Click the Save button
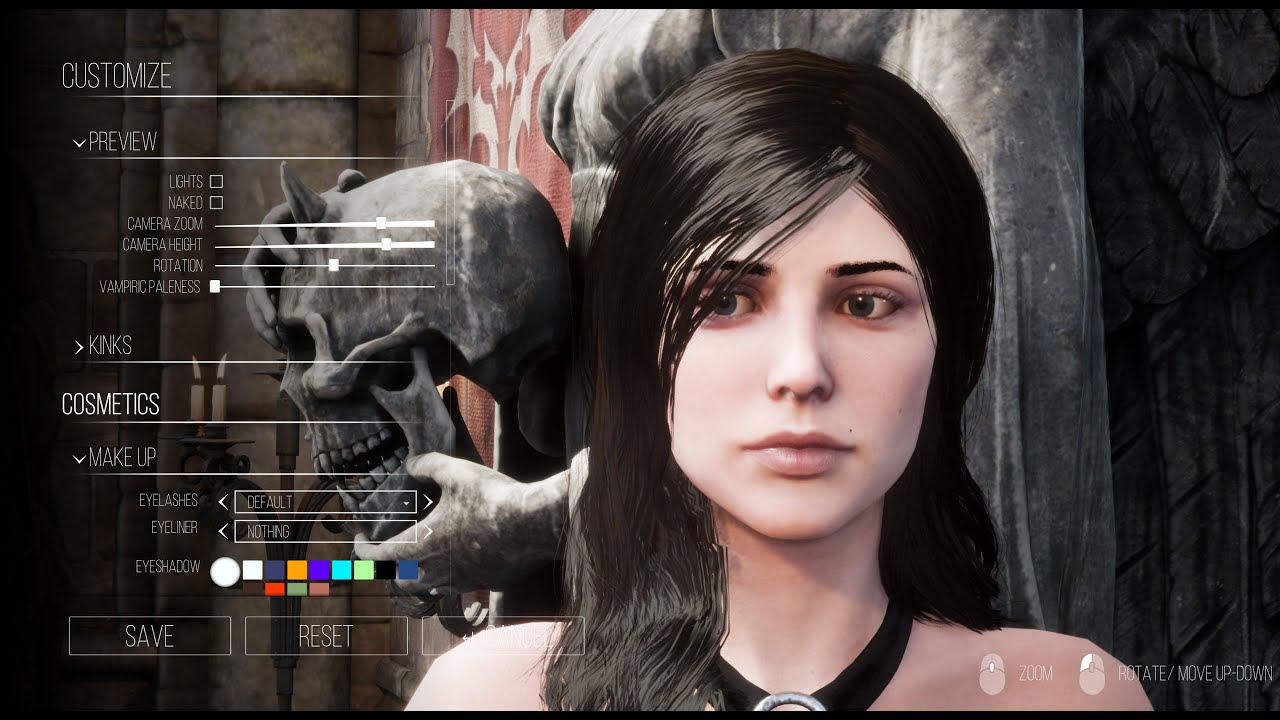Screen dimensions: 1280x720 (x=149, y=636)
